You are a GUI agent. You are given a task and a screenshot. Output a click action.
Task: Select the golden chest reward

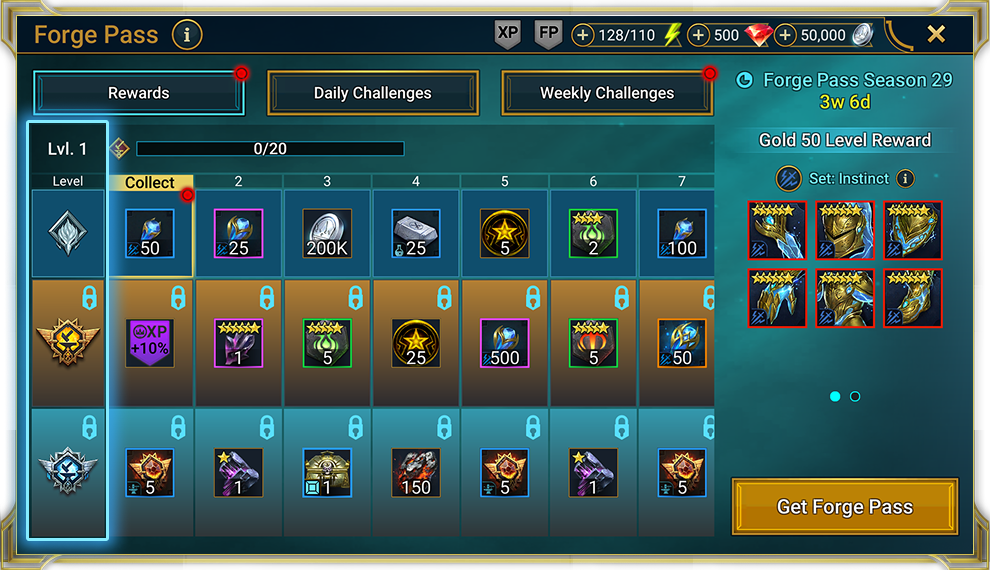pyautogui.click(x=327, y=473)
